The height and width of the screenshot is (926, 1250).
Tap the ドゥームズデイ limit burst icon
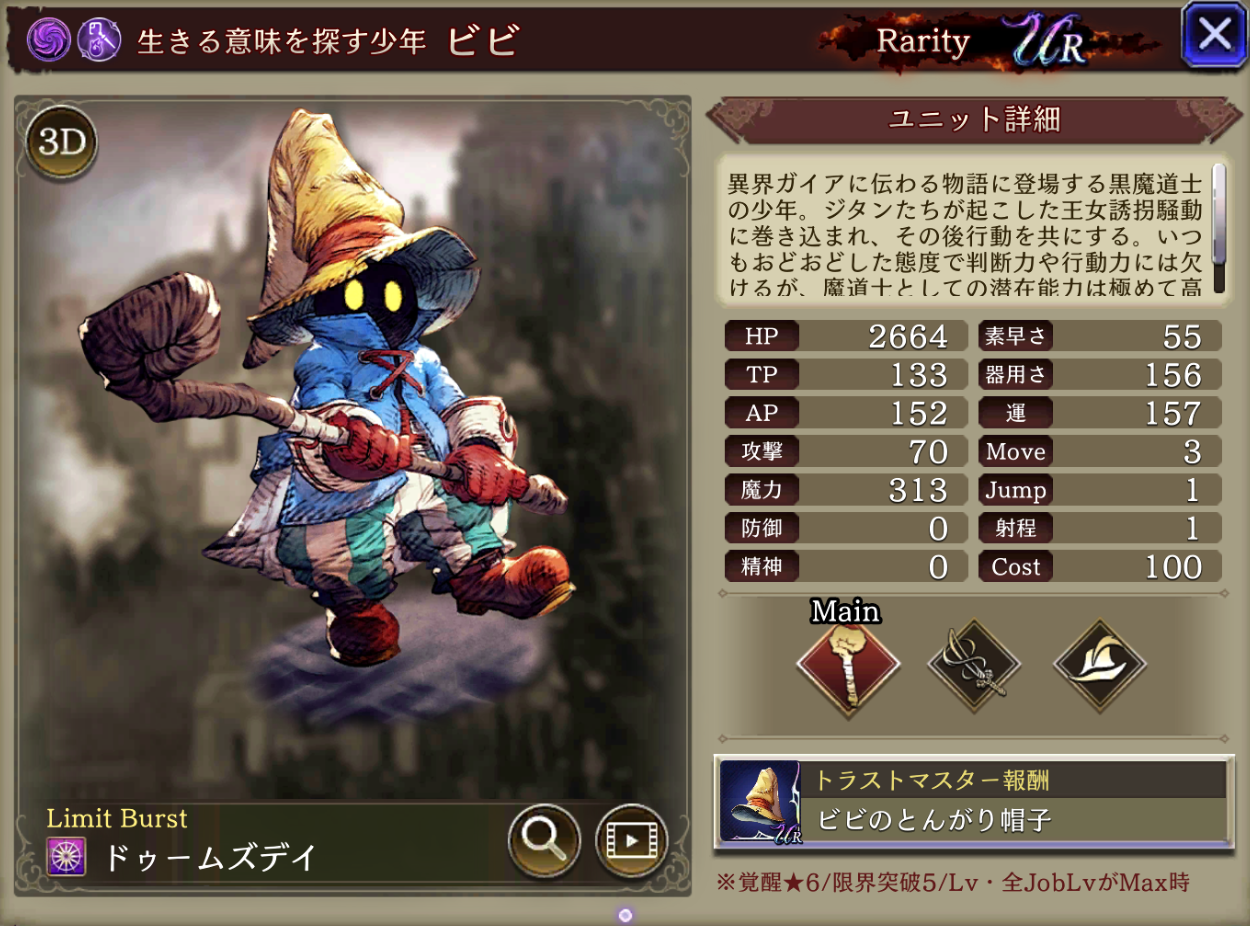(x=67, y=857)
